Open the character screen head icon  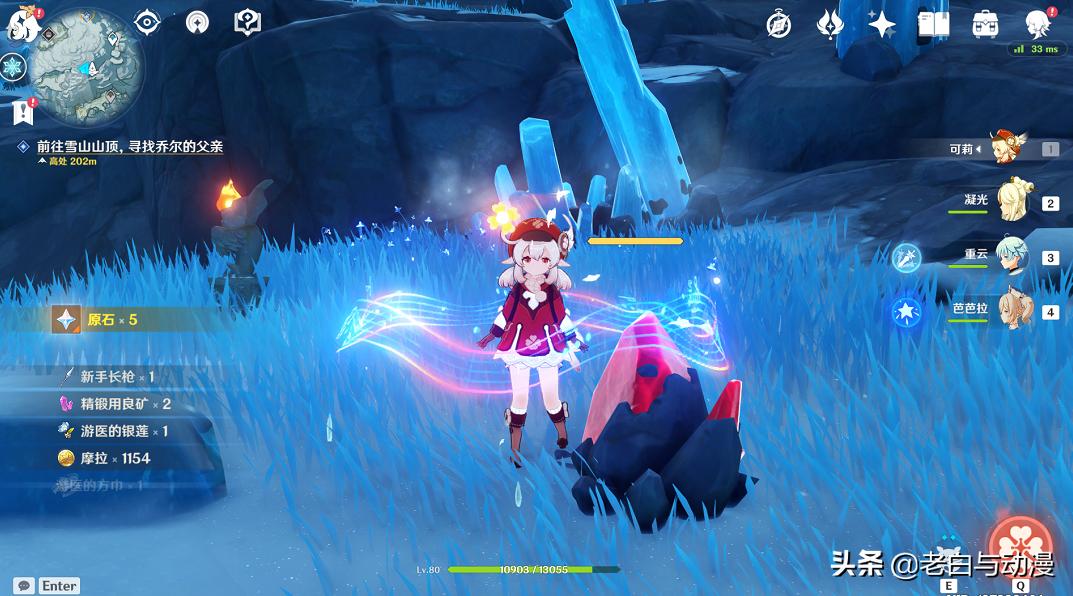(x=1037, y=24)
